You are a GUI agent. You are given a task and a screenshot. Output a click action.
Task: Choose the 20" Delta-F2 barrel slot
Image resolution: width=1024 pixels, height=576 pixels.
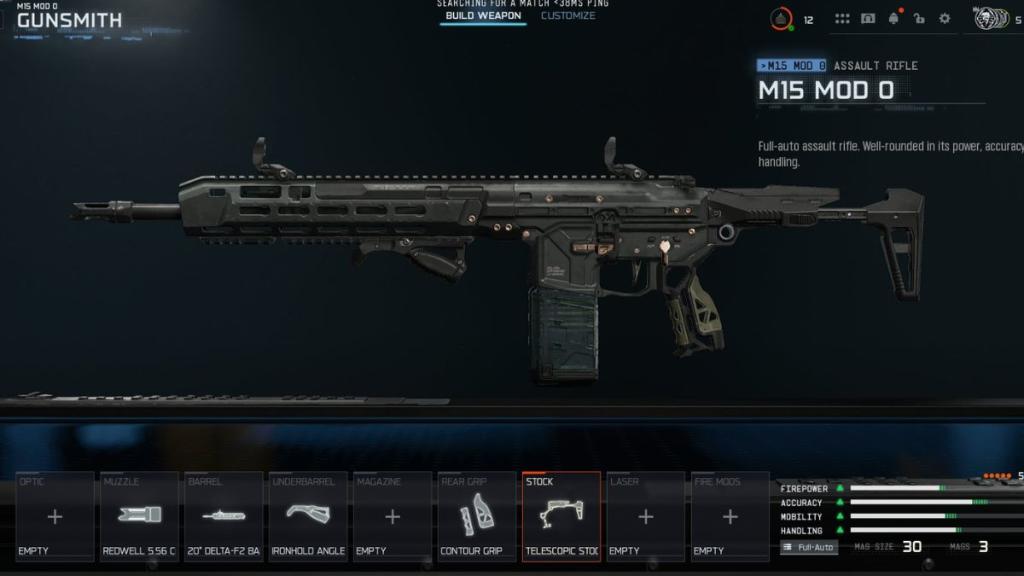[x=224, y=516]
